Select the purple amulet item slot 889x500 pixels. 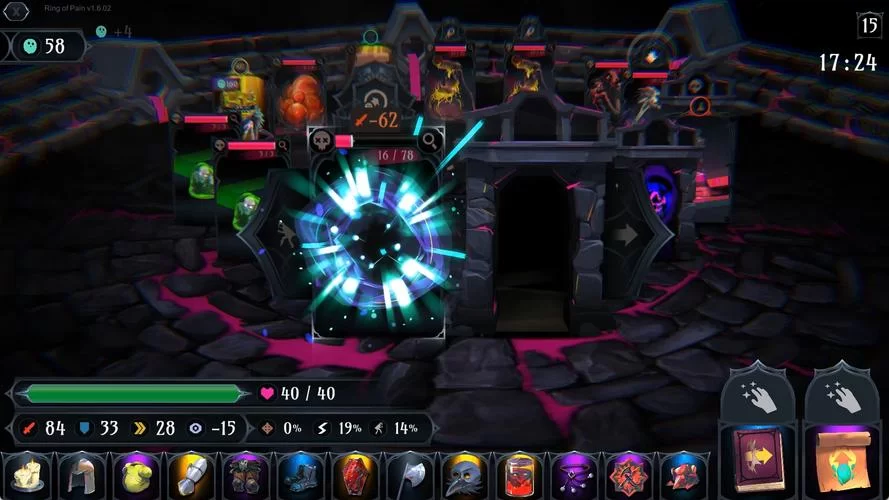[x=571, y=475]
